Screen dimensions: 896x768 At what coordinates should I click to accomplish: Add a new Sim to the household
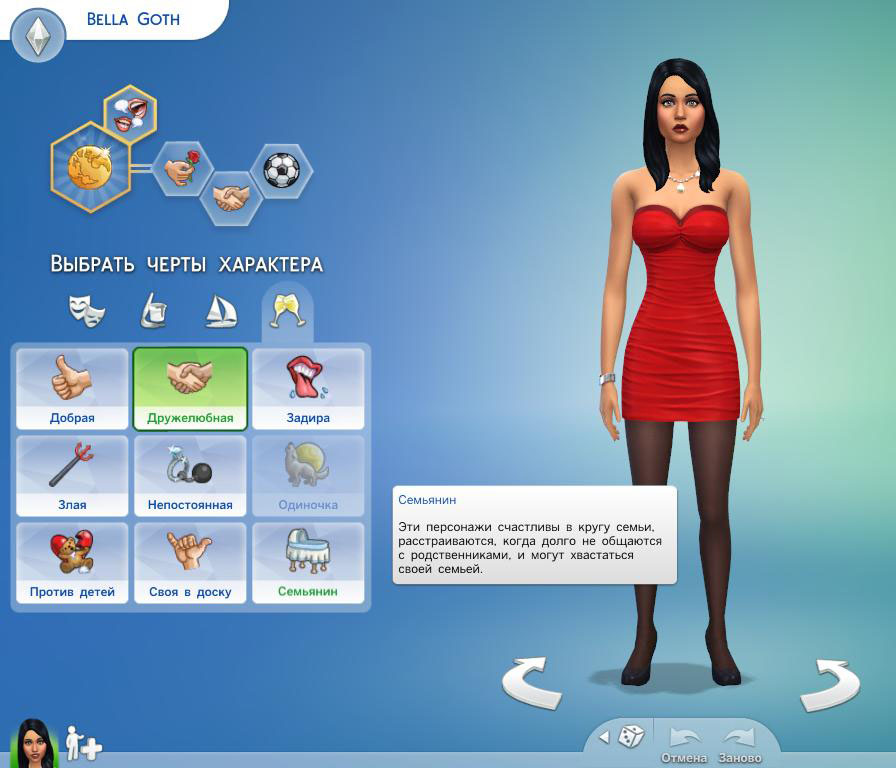[x=84, y=744]
